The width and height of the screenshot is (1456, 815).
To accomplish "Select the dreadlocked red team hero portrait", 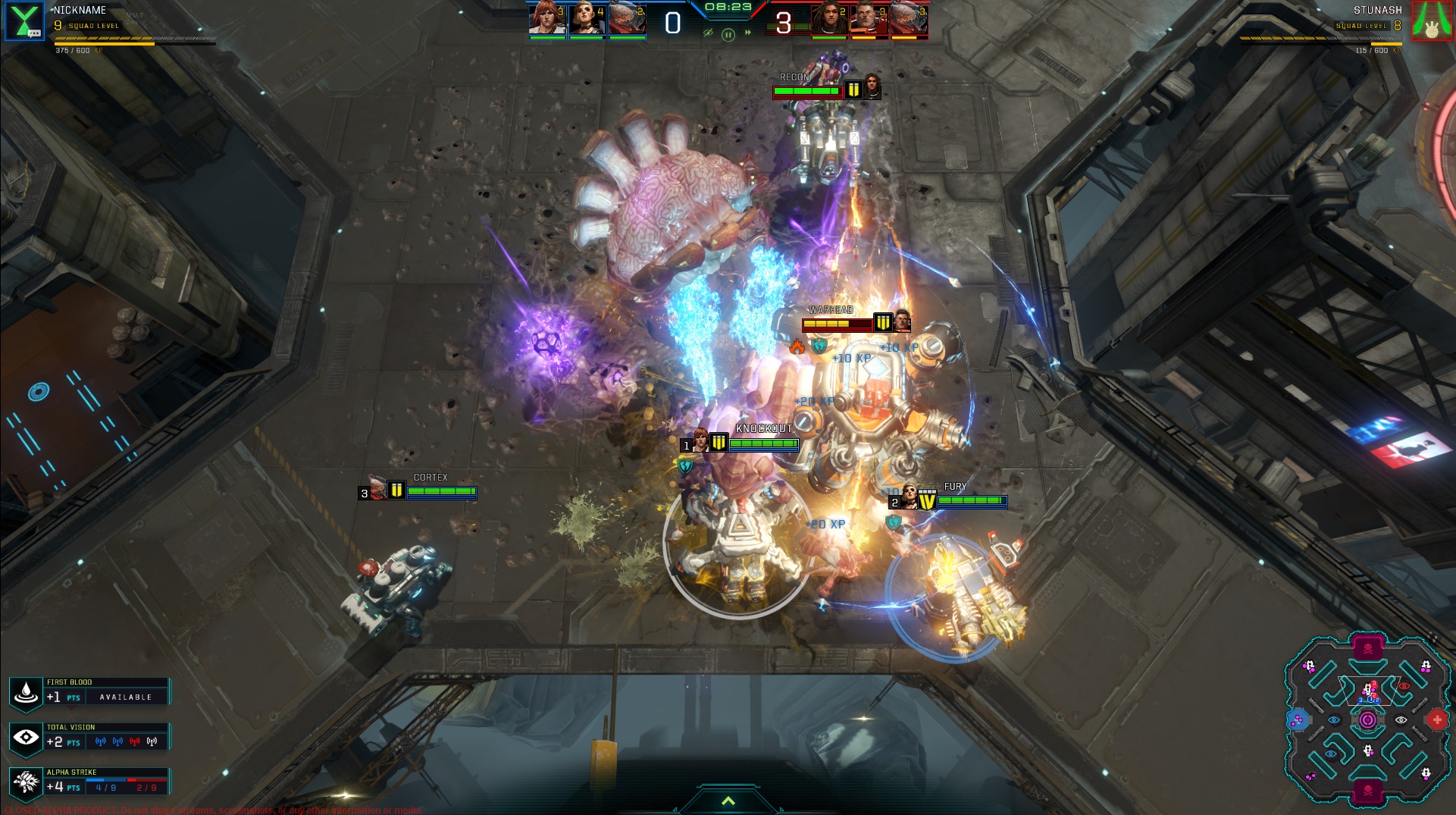I will point(829,19).
